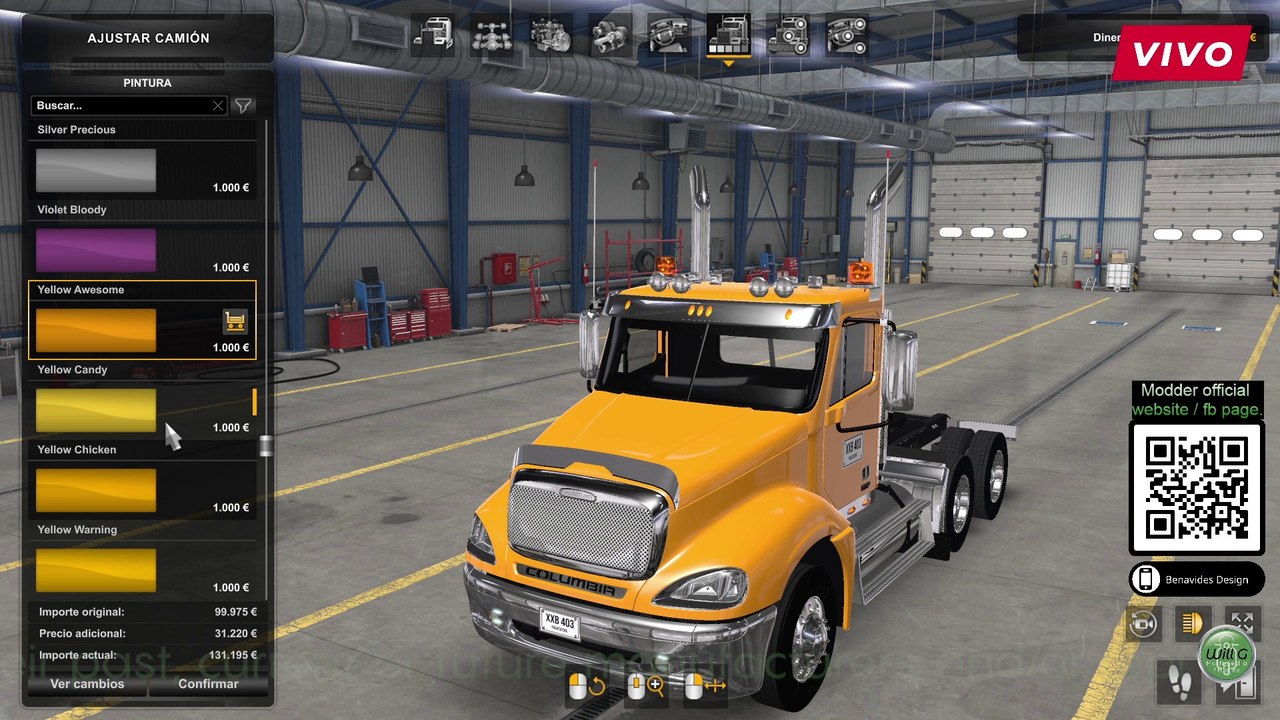Open the AJUSTAR CAMIÓN menu header
This screenshot has width=1280, height=720.
(x=147, y=37)
